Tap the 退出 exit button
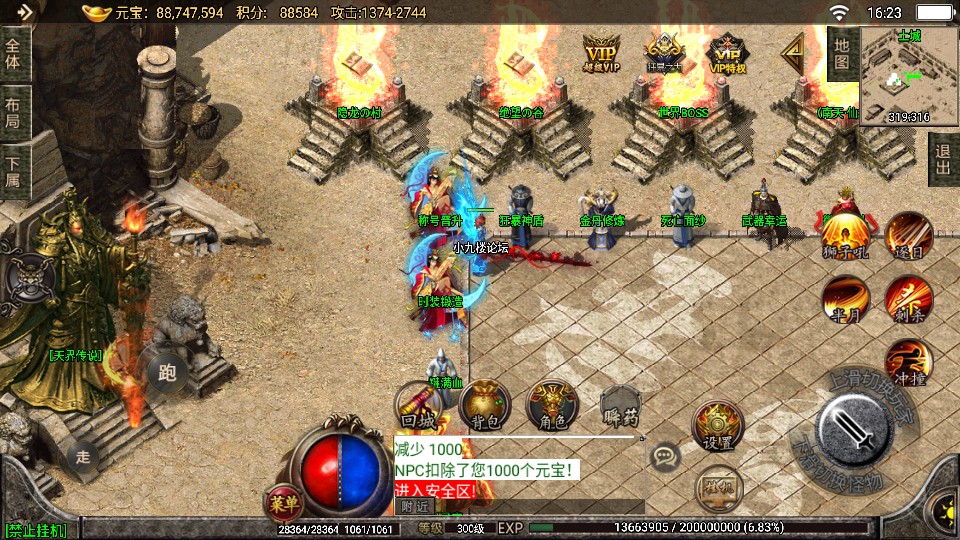This screenshot has height=540, width=960. (942, 159)
